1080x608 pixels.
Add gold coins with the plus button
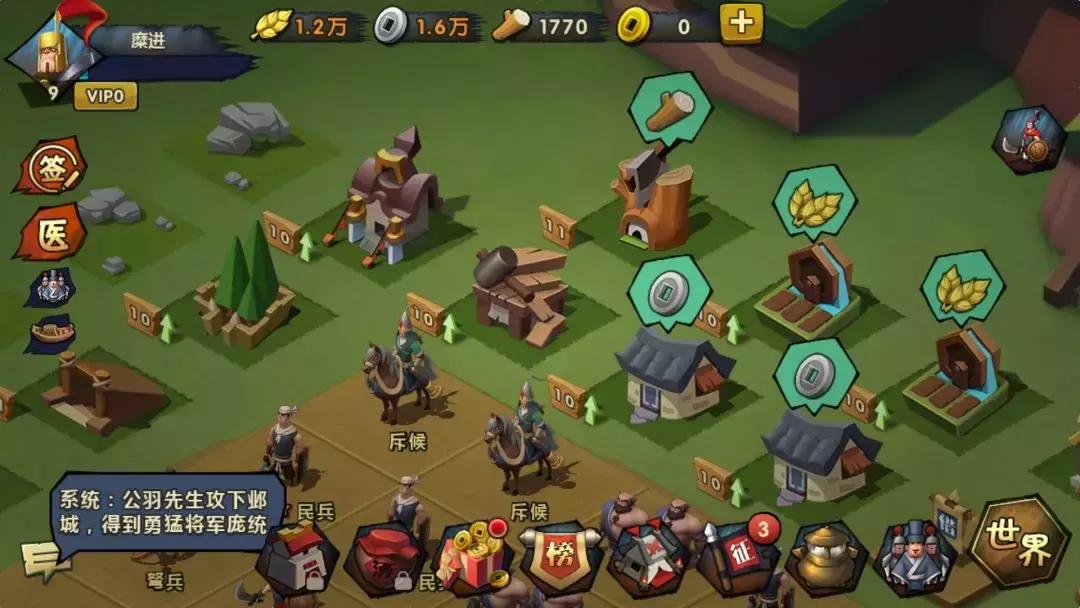[x=741, y=24]
